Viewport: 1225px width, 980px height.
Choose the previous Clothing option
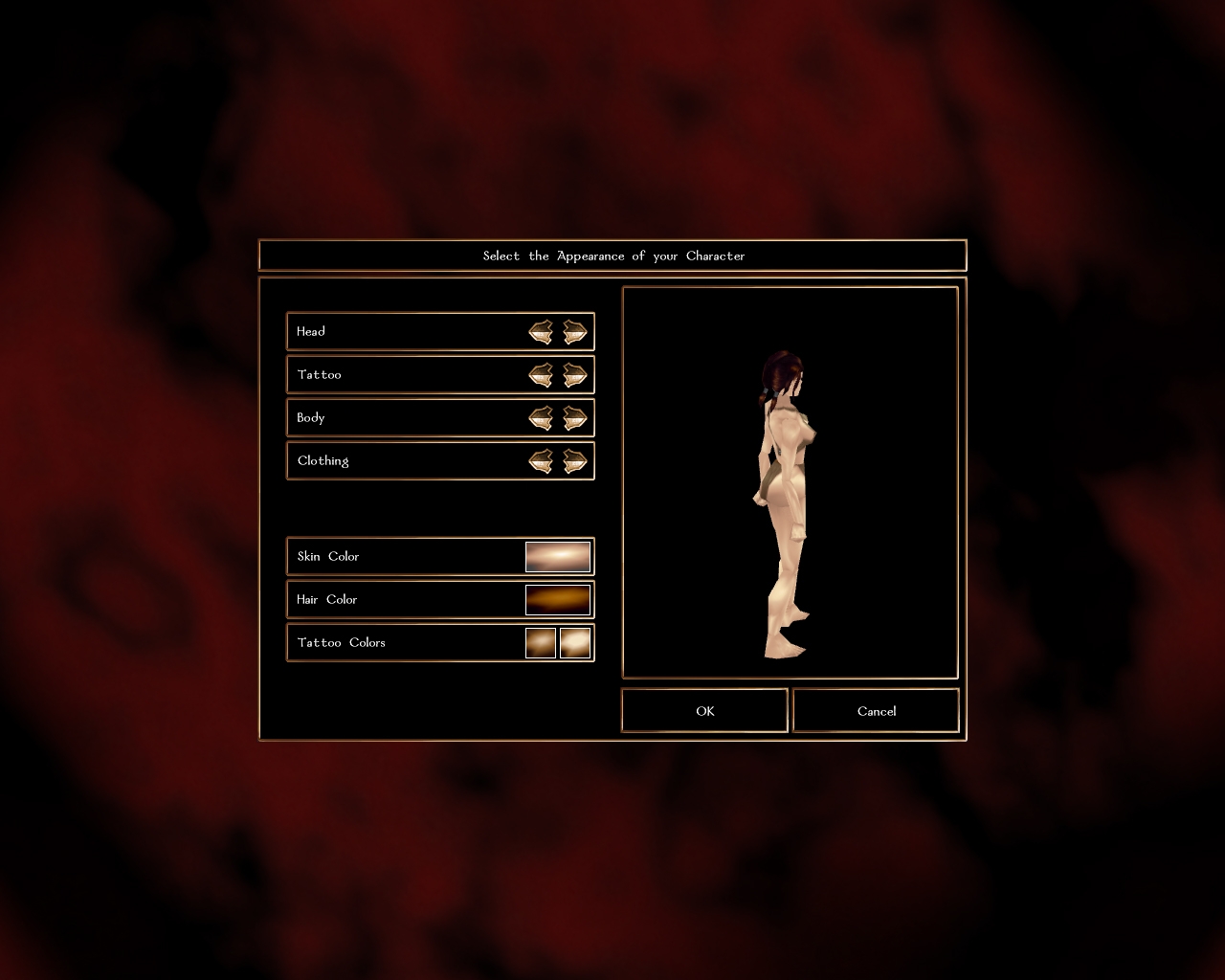click(x=541, y=461)
